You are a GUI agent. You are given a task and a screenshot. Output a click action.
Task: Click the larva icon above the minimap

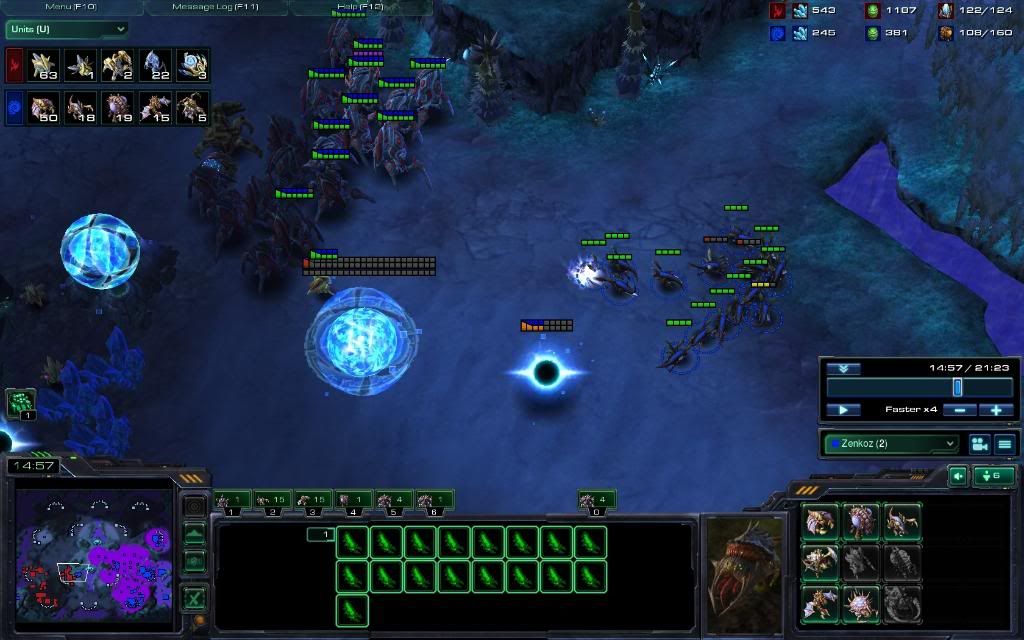point(21,403)
